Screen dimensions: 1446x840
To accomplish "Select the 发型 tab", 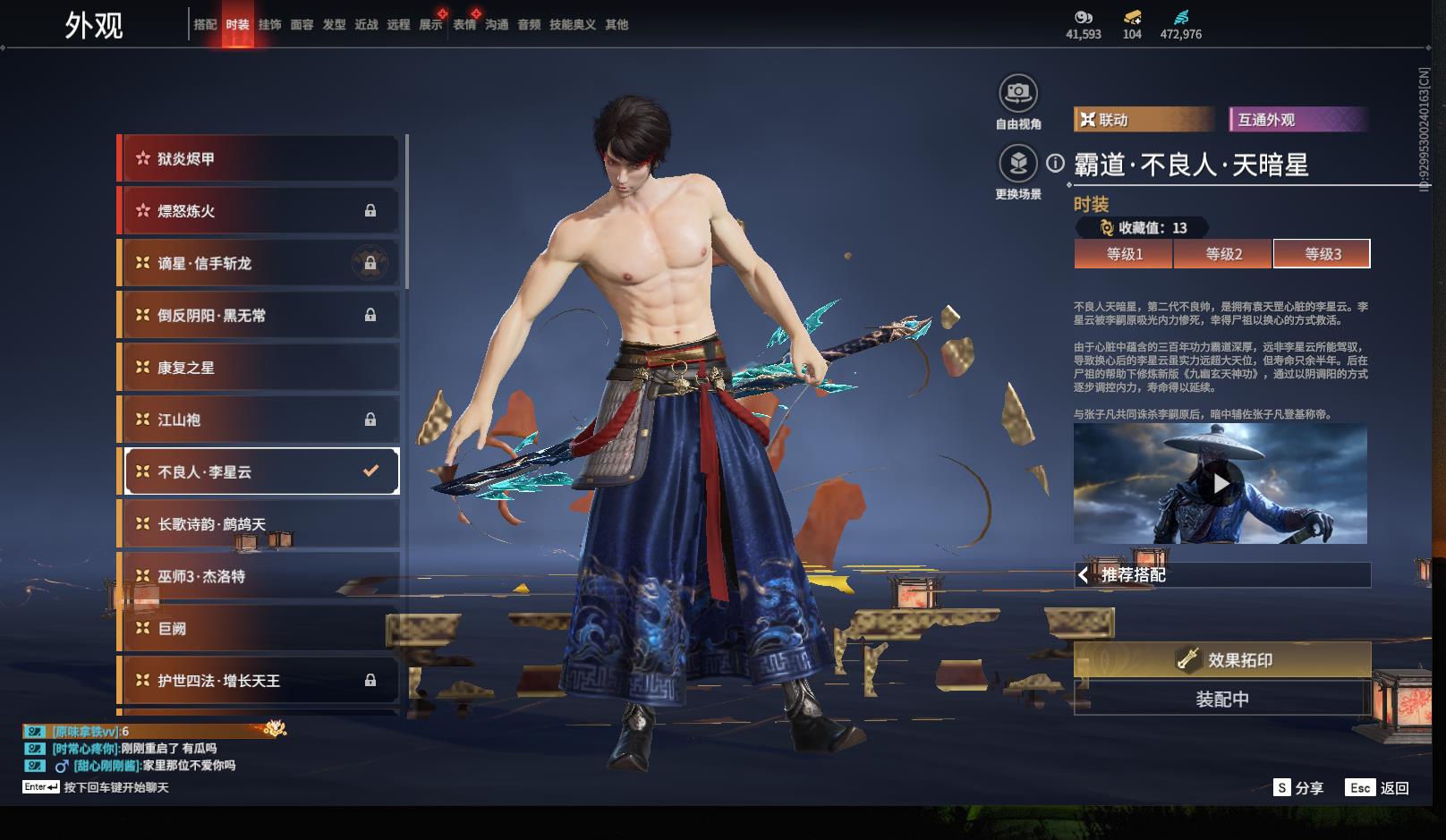I will (x=334, y=25).
